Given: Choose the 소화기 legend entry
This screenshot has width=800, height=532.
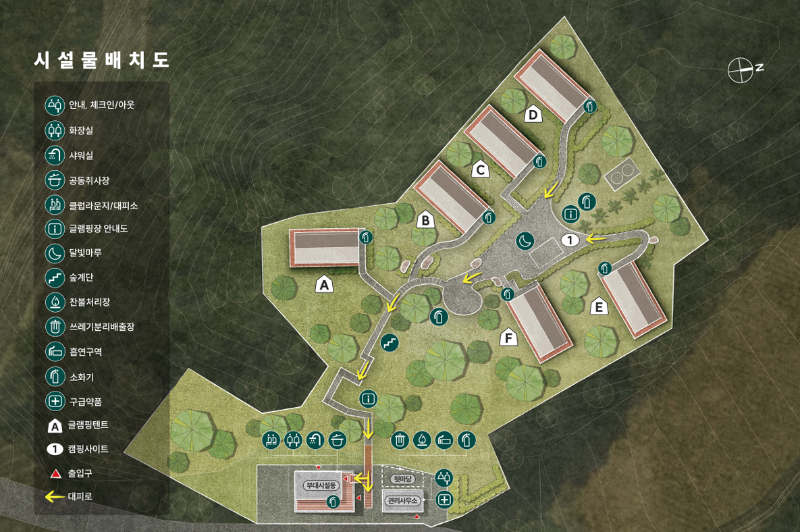Looking at the screenshot, I should pos(80,376).
